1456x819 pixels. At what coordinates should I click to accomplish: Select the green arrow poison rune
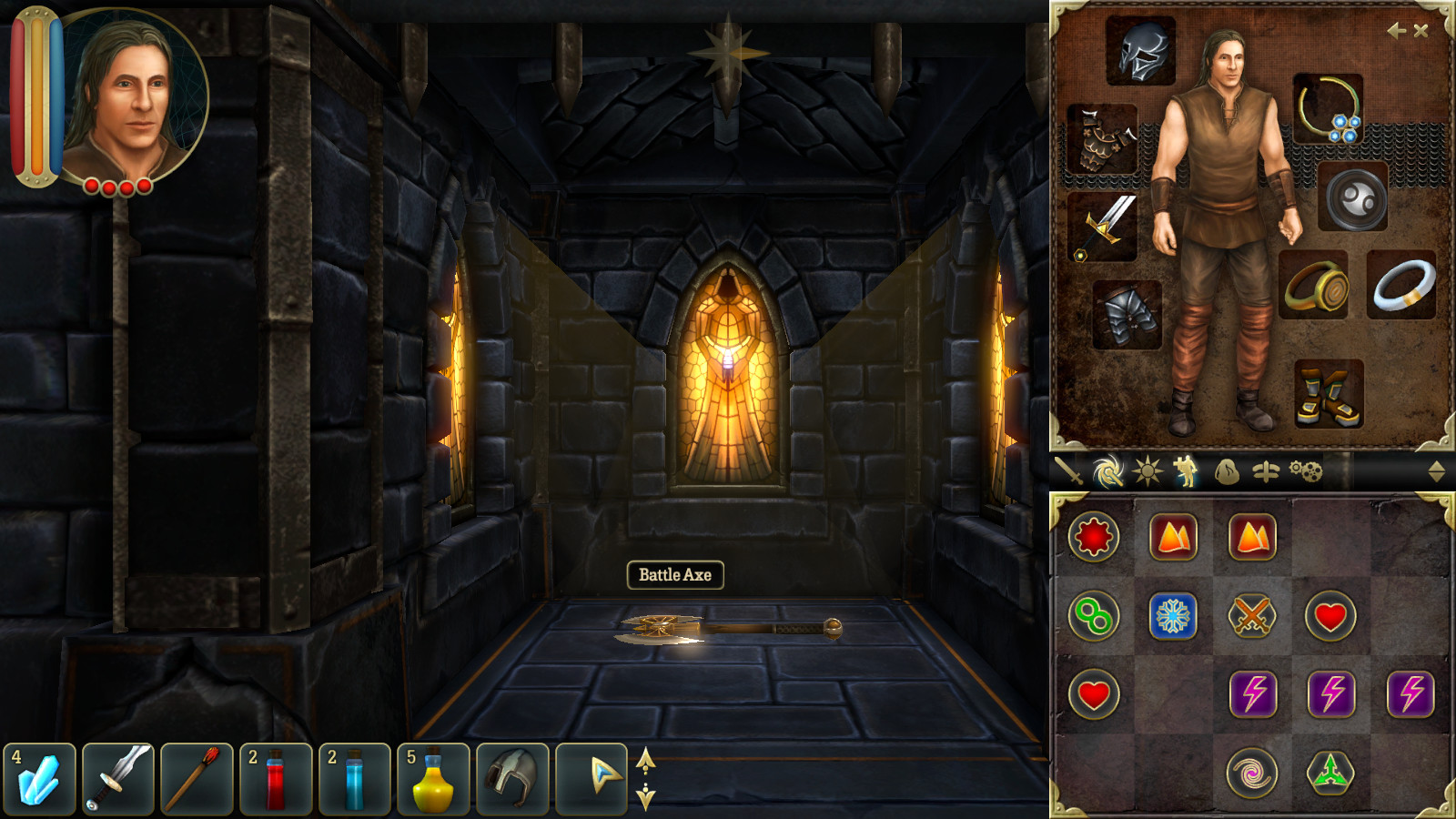[x=1330, y=771]
